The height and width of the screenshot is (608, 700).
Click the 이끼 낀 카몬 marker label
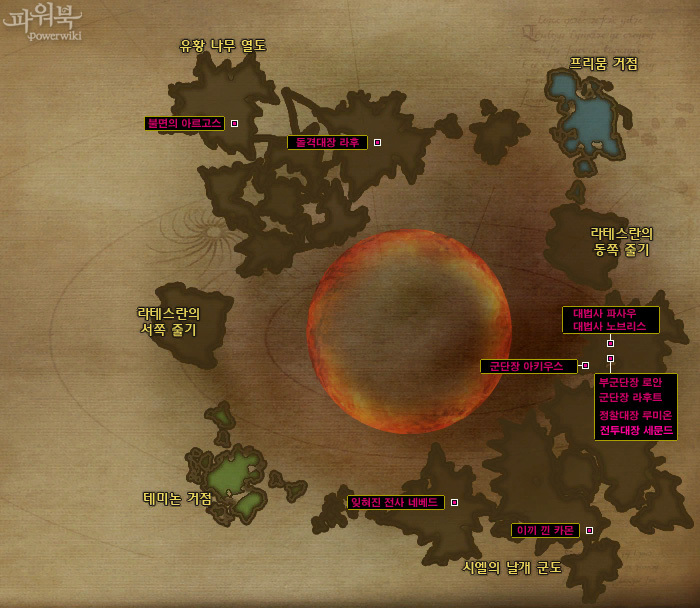(x=545, y=530)
